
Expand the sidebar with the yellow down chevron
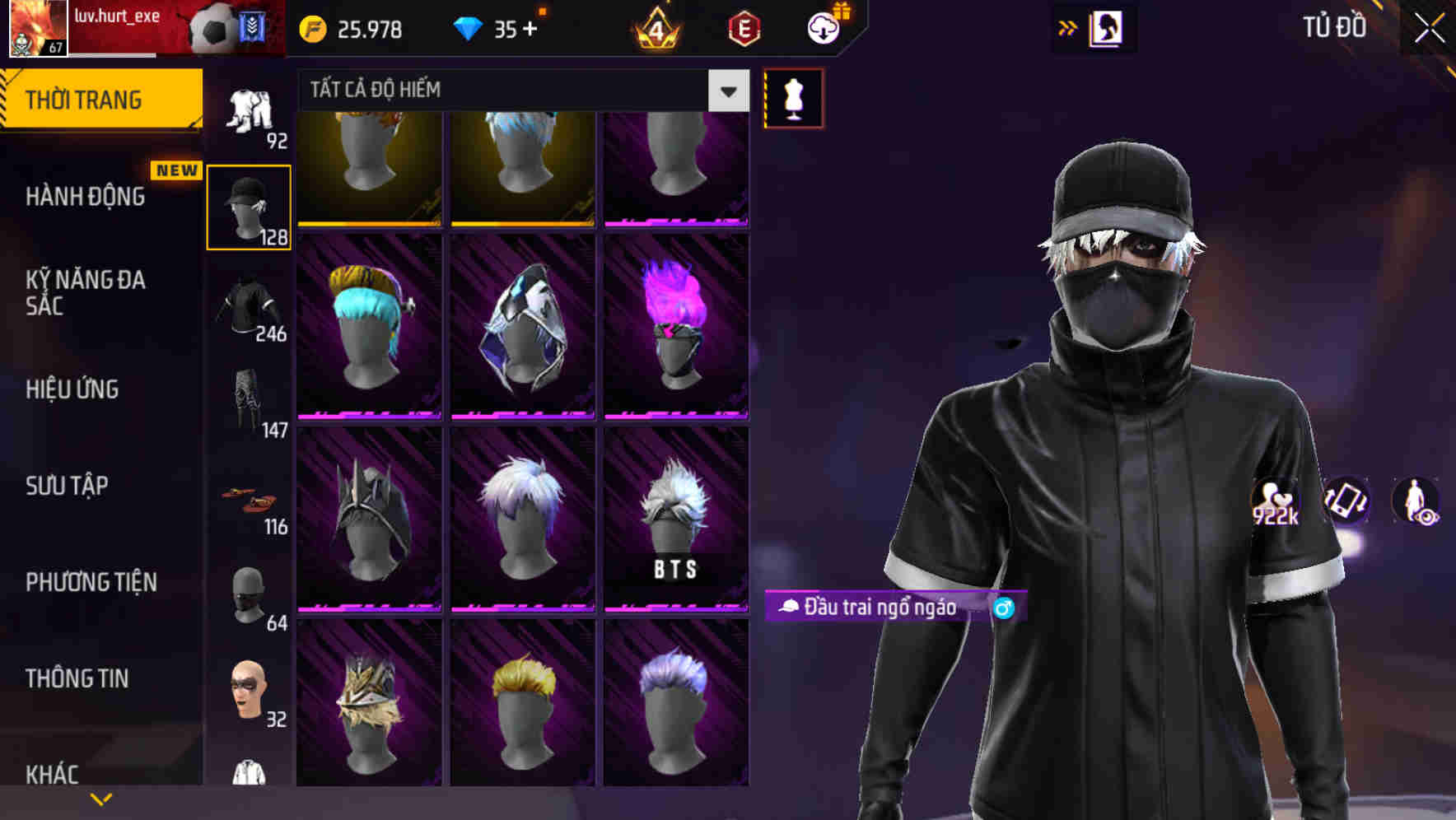[x=101, y=798]
